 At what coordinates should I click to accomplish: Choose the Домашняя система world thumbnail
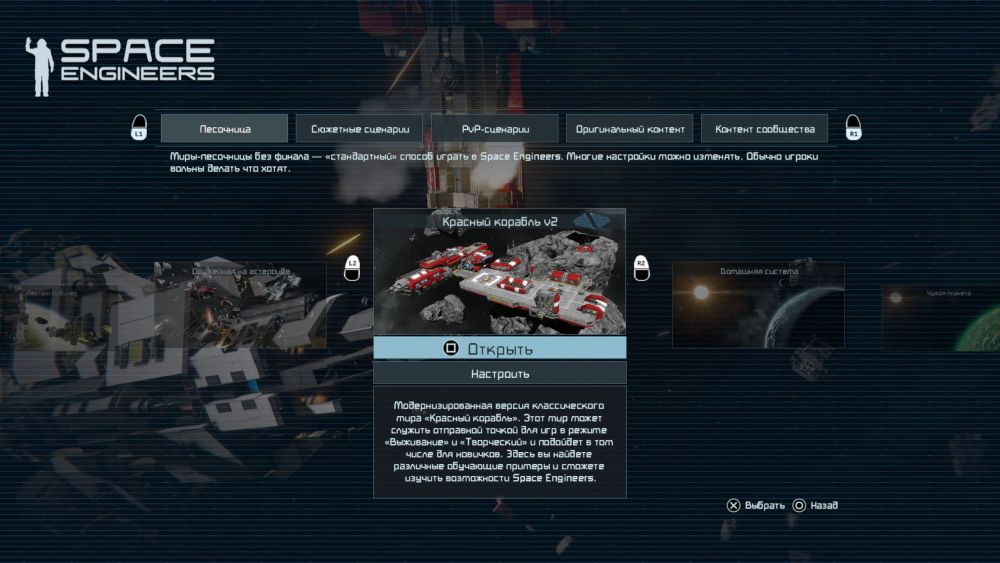point(758,305)
